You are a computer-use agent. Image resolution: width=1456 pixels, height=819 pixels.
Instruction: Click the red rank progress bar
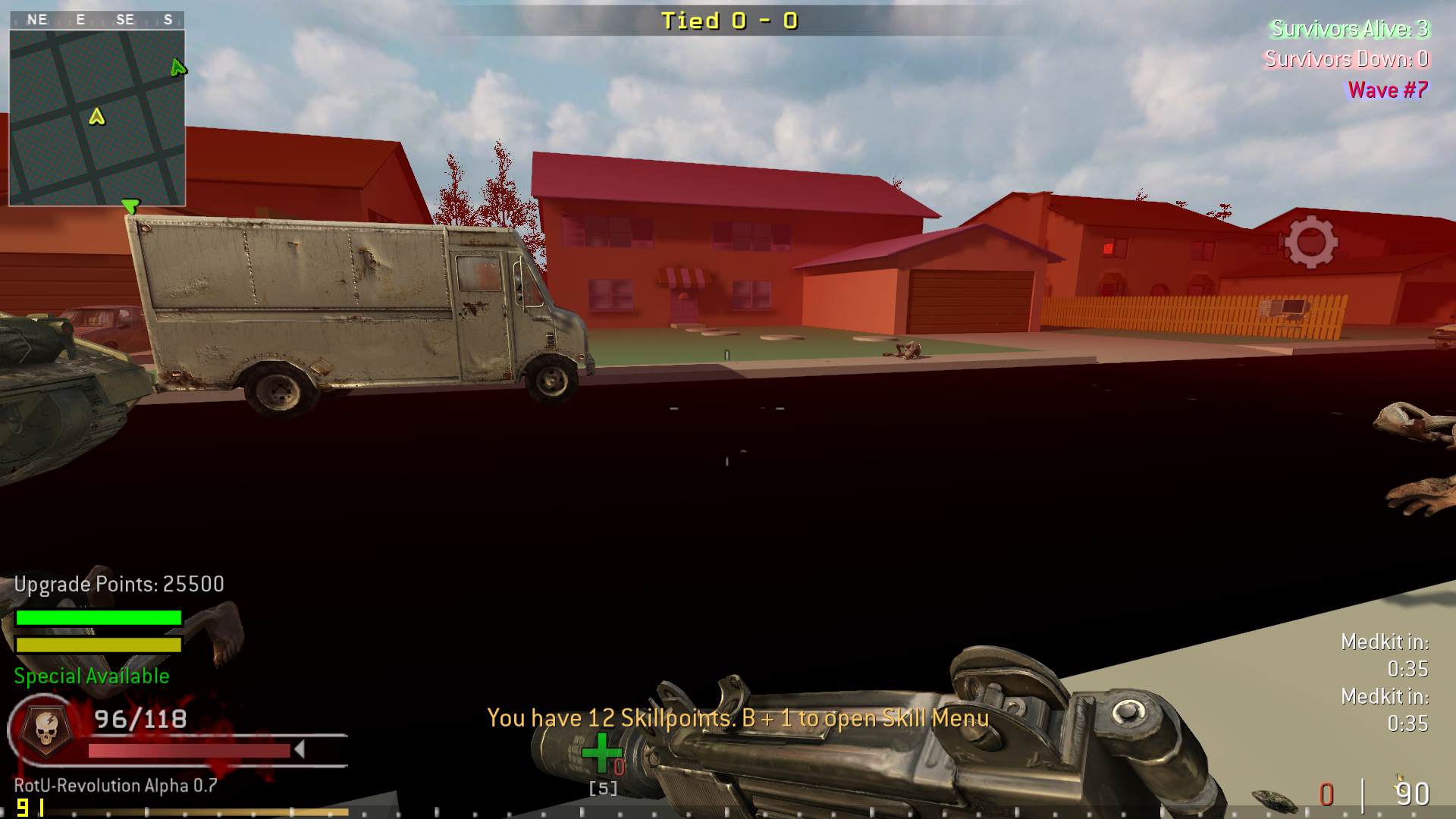click(x=190, y=749)
